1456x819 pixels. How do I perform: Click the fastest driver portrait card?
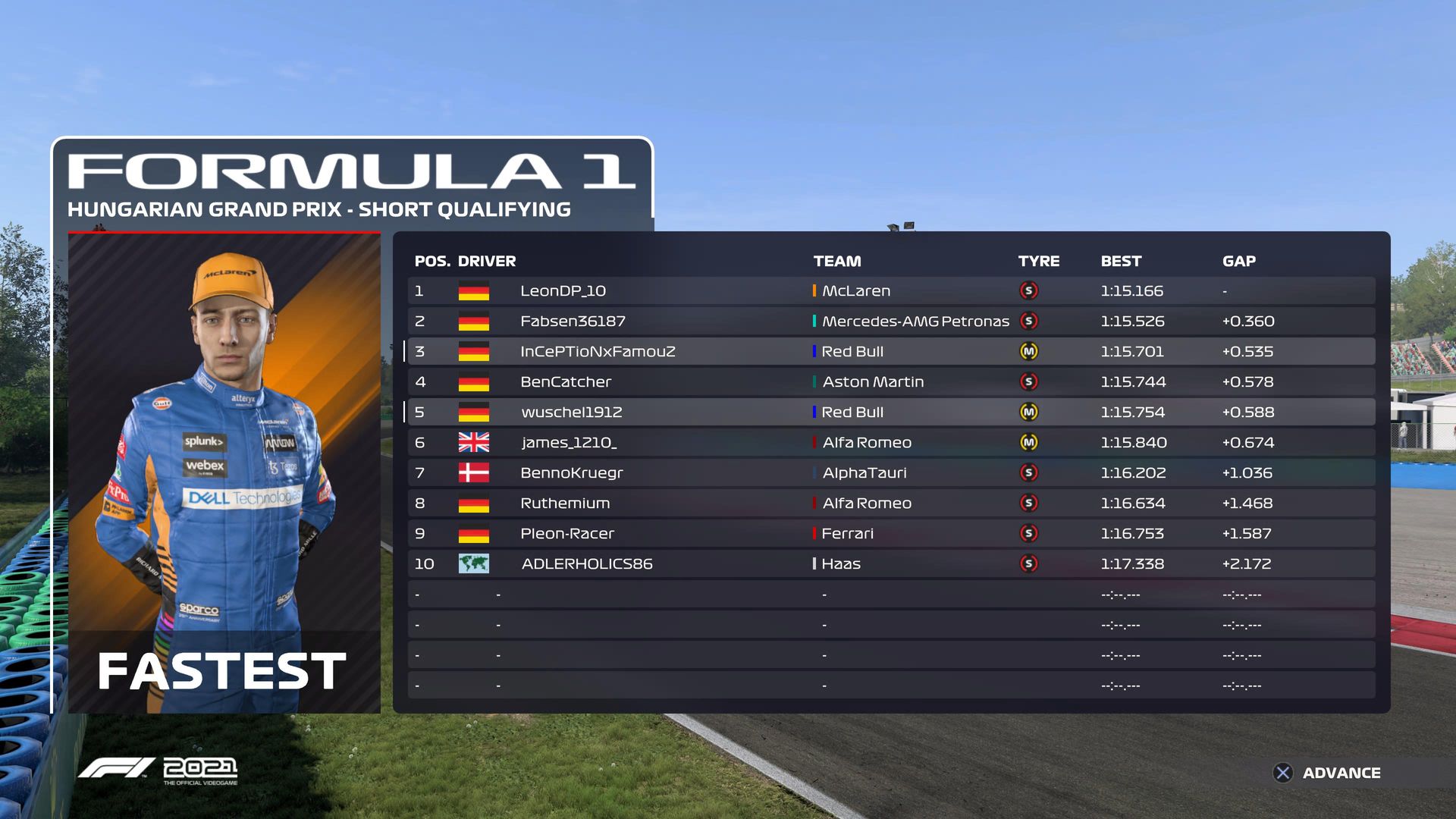click(224, 472)
